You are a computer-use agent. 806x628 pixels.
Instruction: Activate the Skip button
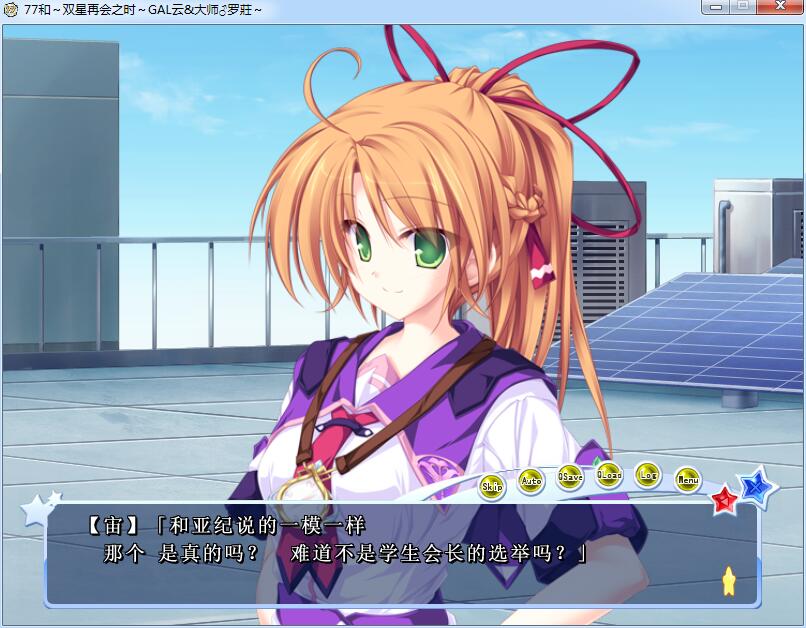(492, 487)
